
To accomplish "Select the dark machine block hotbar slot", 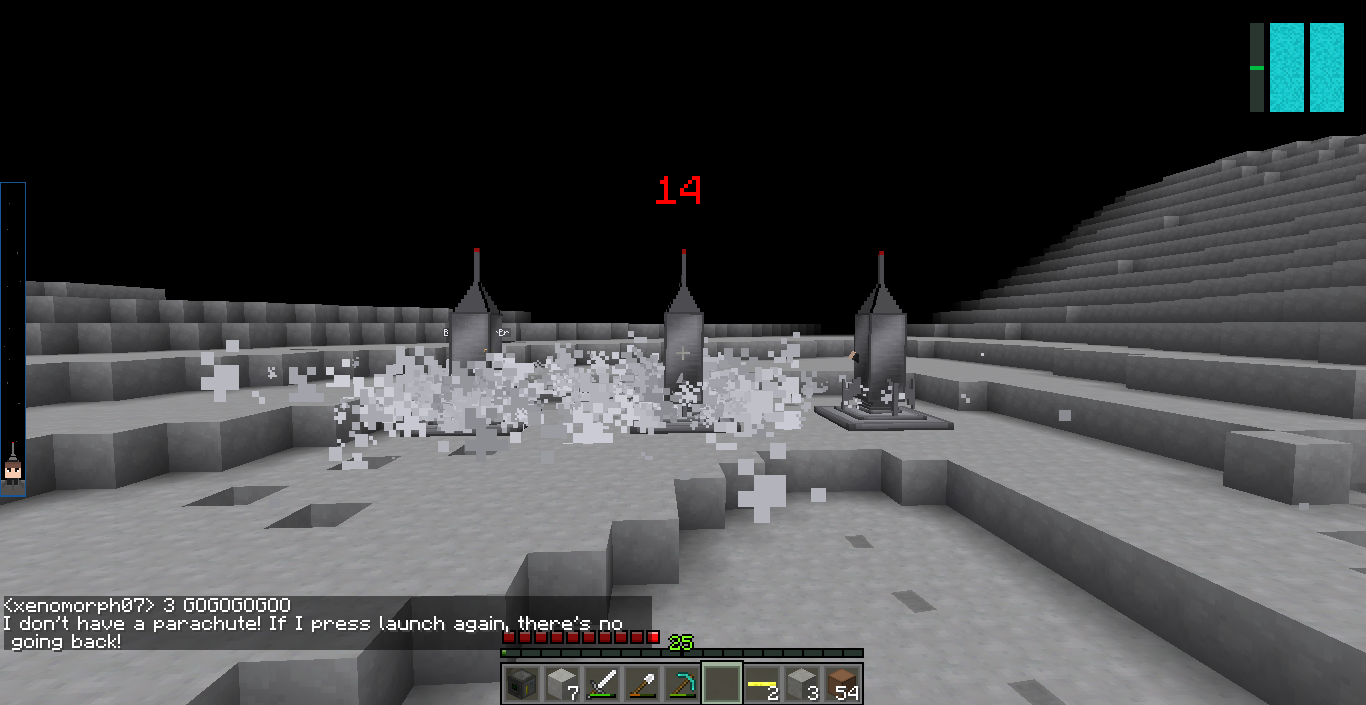I will click(520, 684).
